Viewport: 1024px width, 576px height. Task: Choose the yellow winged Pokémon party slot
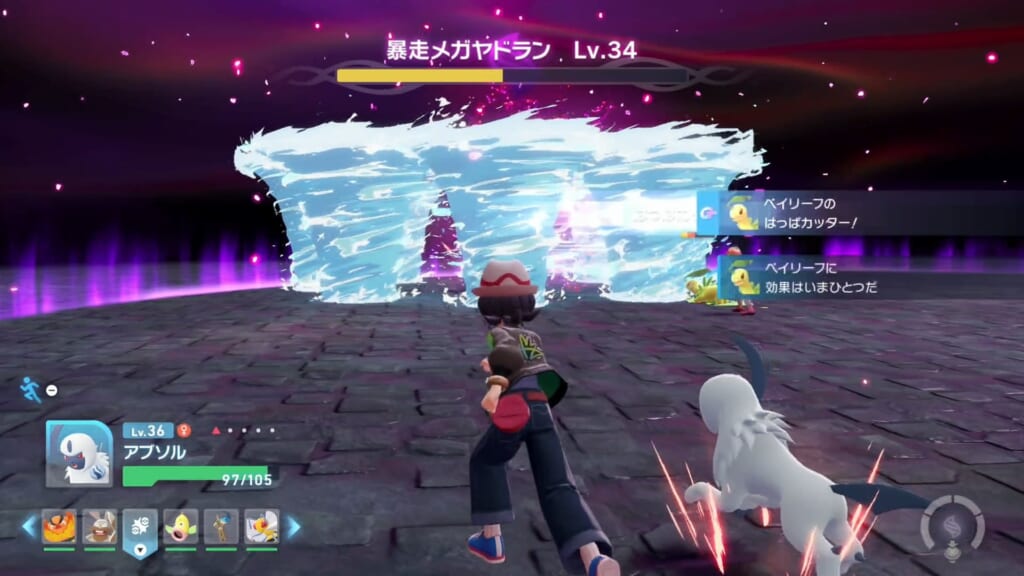(261, 526)
